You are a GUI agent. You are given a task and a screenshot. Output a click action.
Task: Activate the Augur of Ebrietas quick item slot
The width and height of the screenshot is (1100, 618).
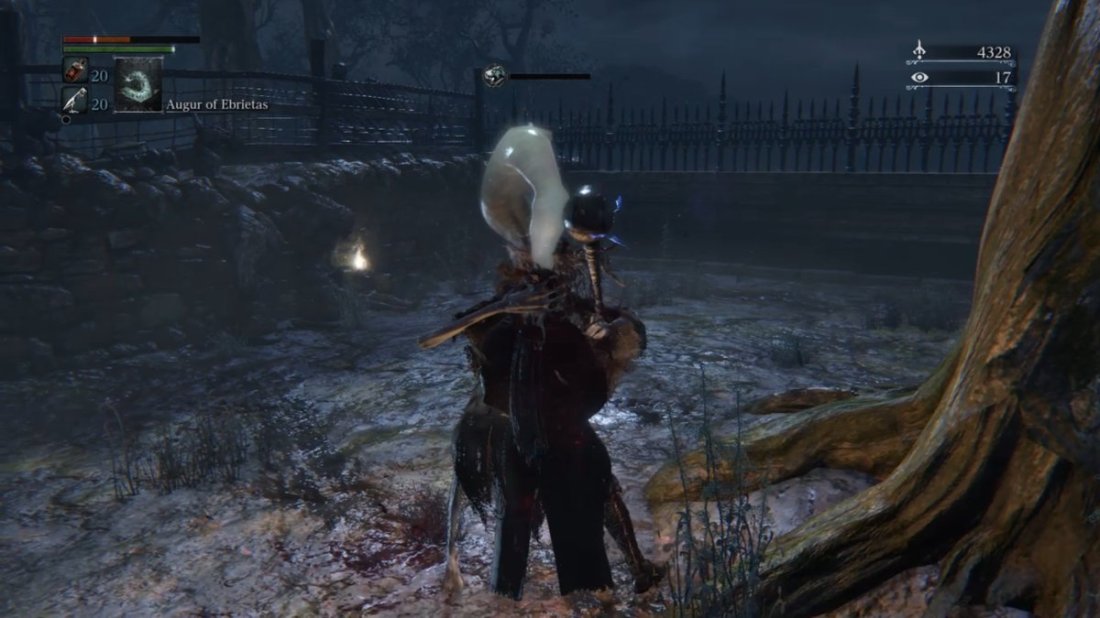pos(138,85)
